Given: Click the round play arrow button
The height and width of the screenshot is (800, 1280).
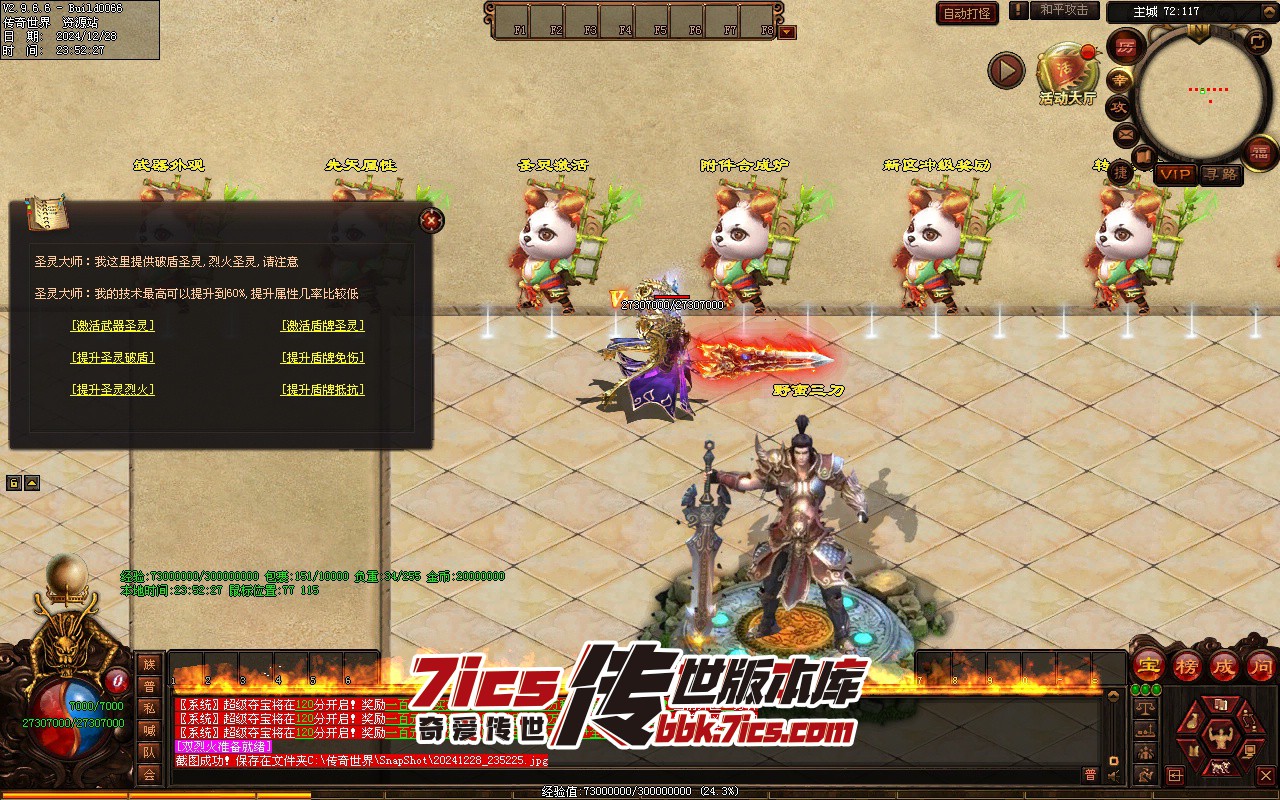Looking at the screenshot, I should (x=1006, y=70).
